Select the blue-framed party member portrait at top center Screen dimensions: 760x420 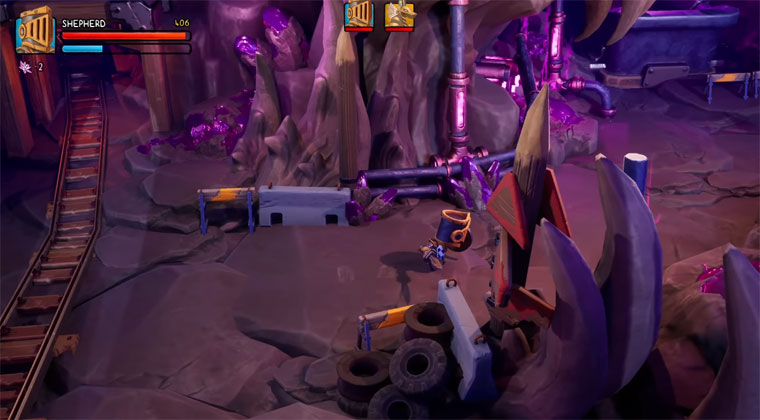click(x=358, y=13)
